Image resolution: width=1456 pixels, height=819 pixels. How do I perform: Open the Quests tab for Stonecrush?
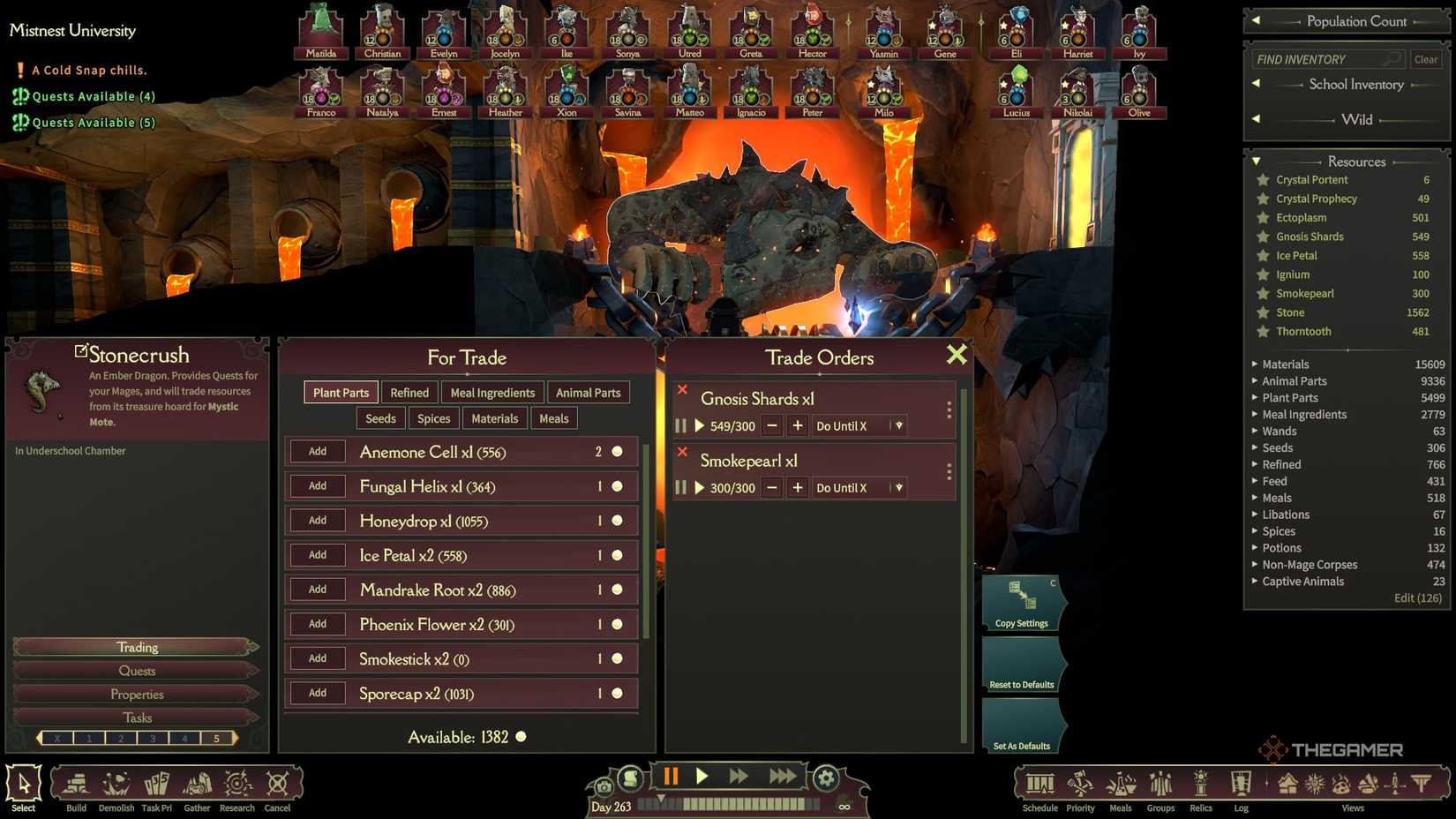(x=137, y=671)
